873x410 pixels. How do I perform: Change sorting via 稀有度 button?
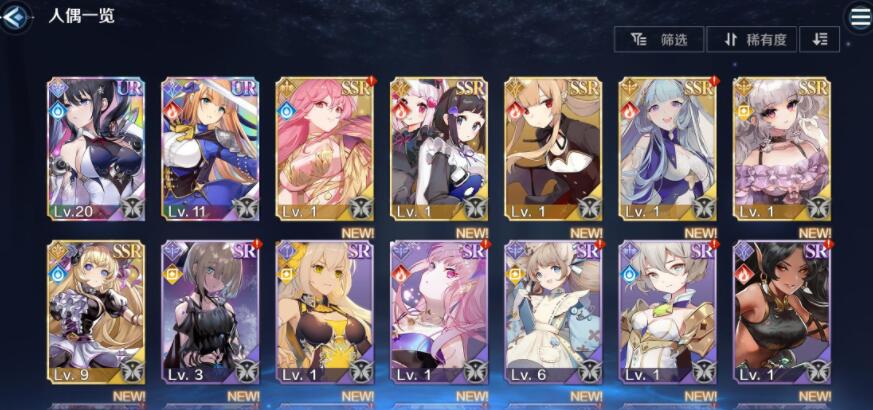pyautogui.click(x=752, y=39)
